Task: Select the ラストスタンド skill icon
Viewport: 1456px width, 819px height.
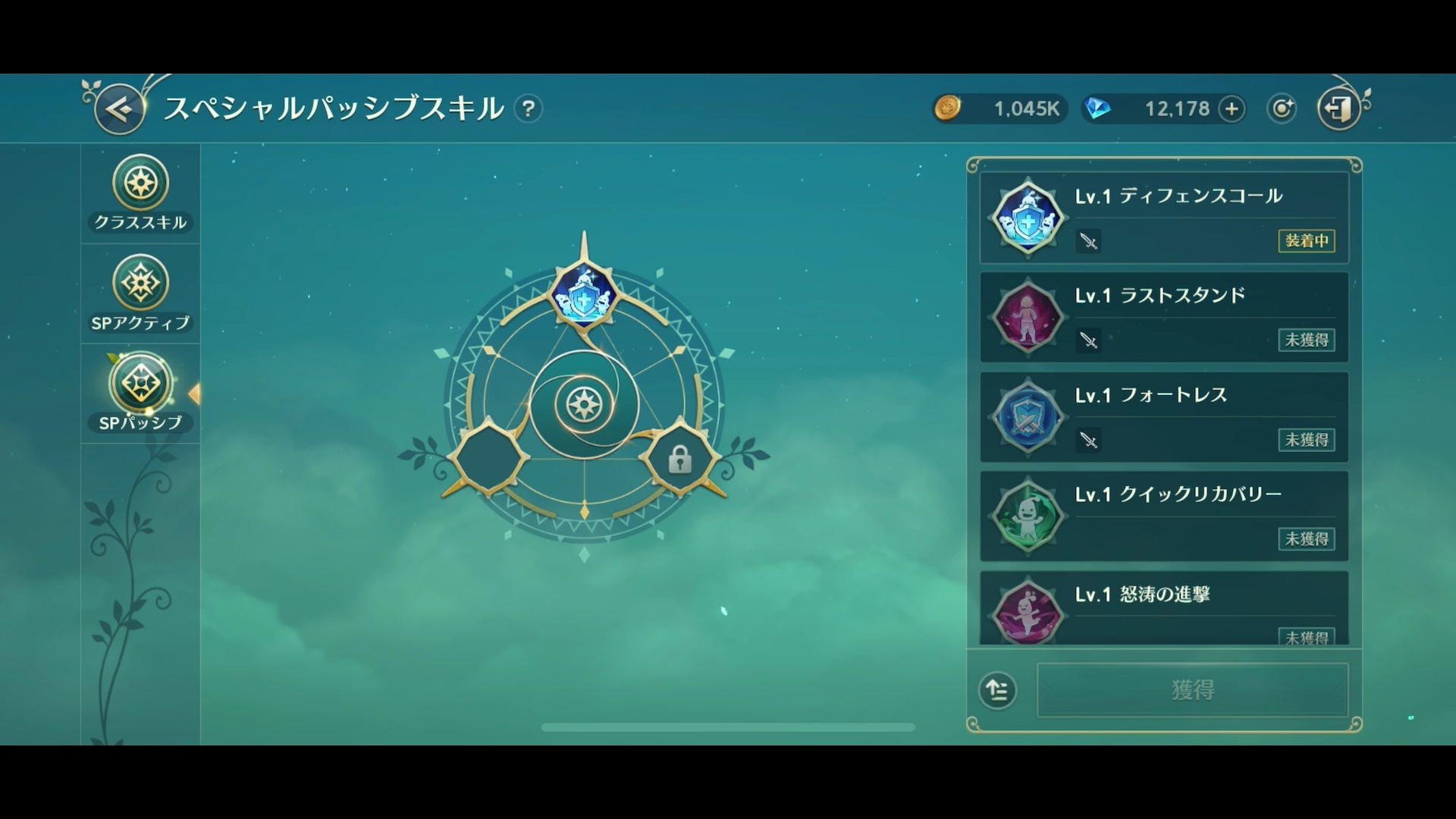Action: tap(1028, 318)
